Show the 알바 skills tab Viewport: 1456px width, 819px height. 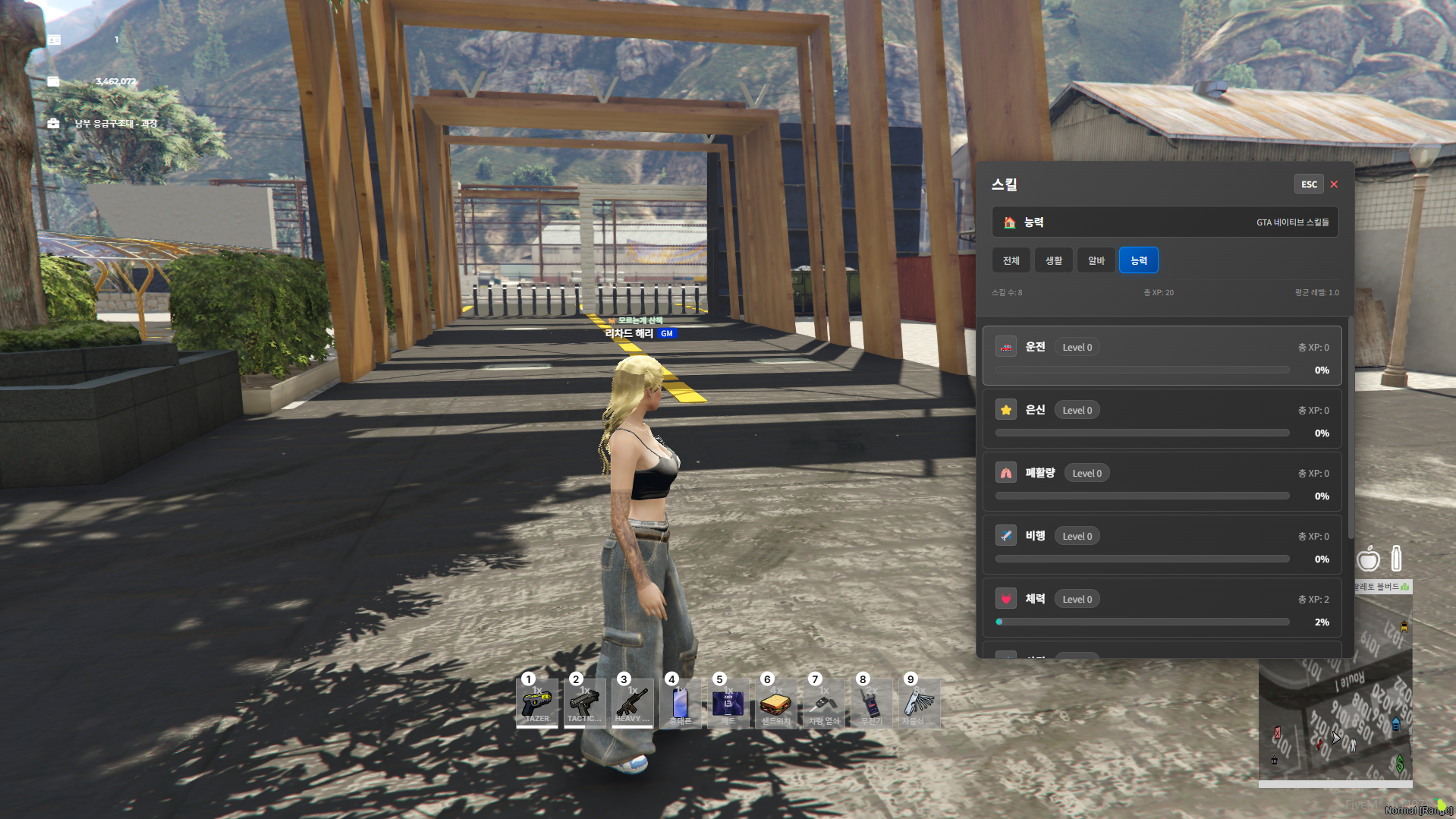pyautogui.click(x=1096, y=260)
